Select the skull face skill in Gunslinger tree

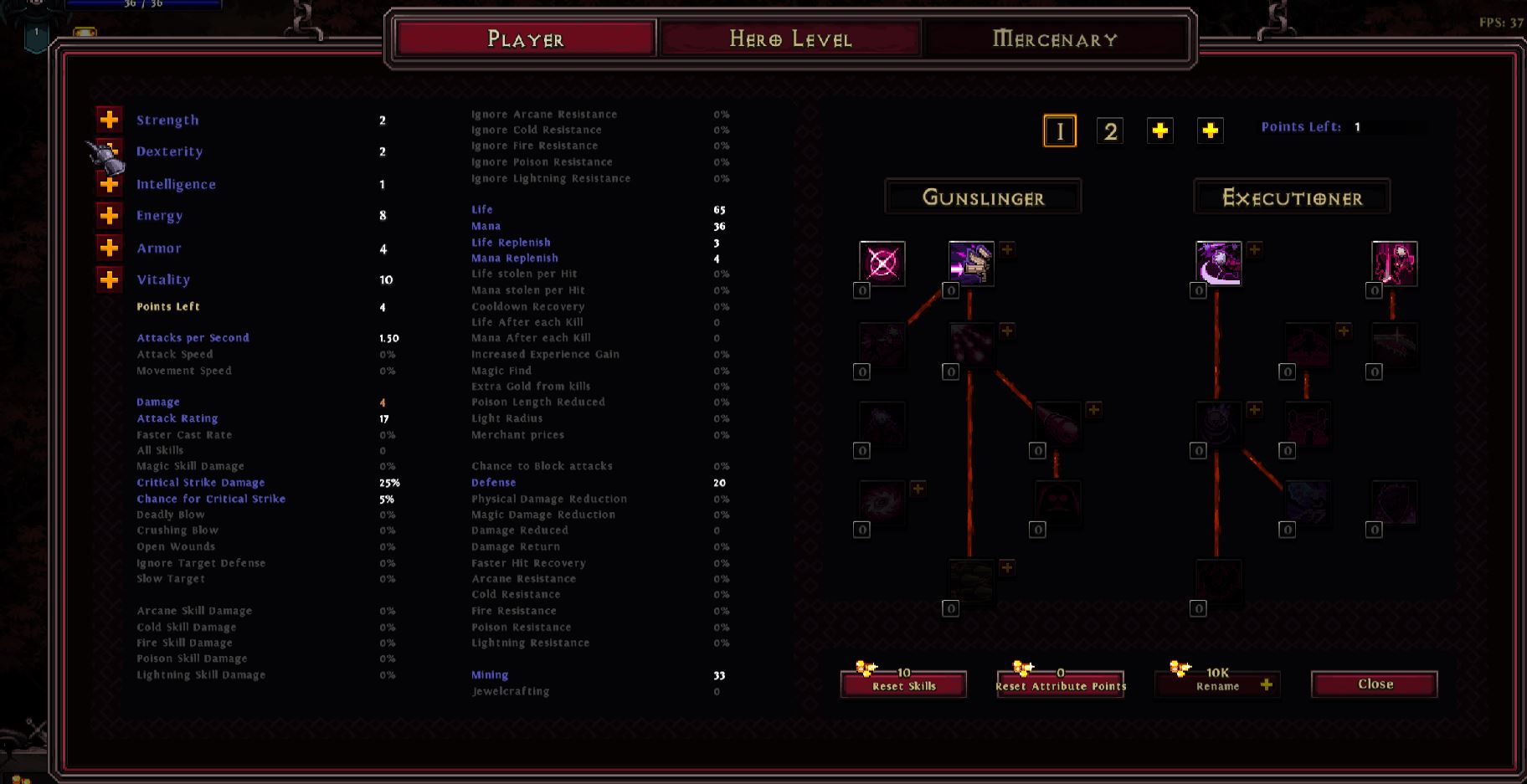click(1057, 503)
